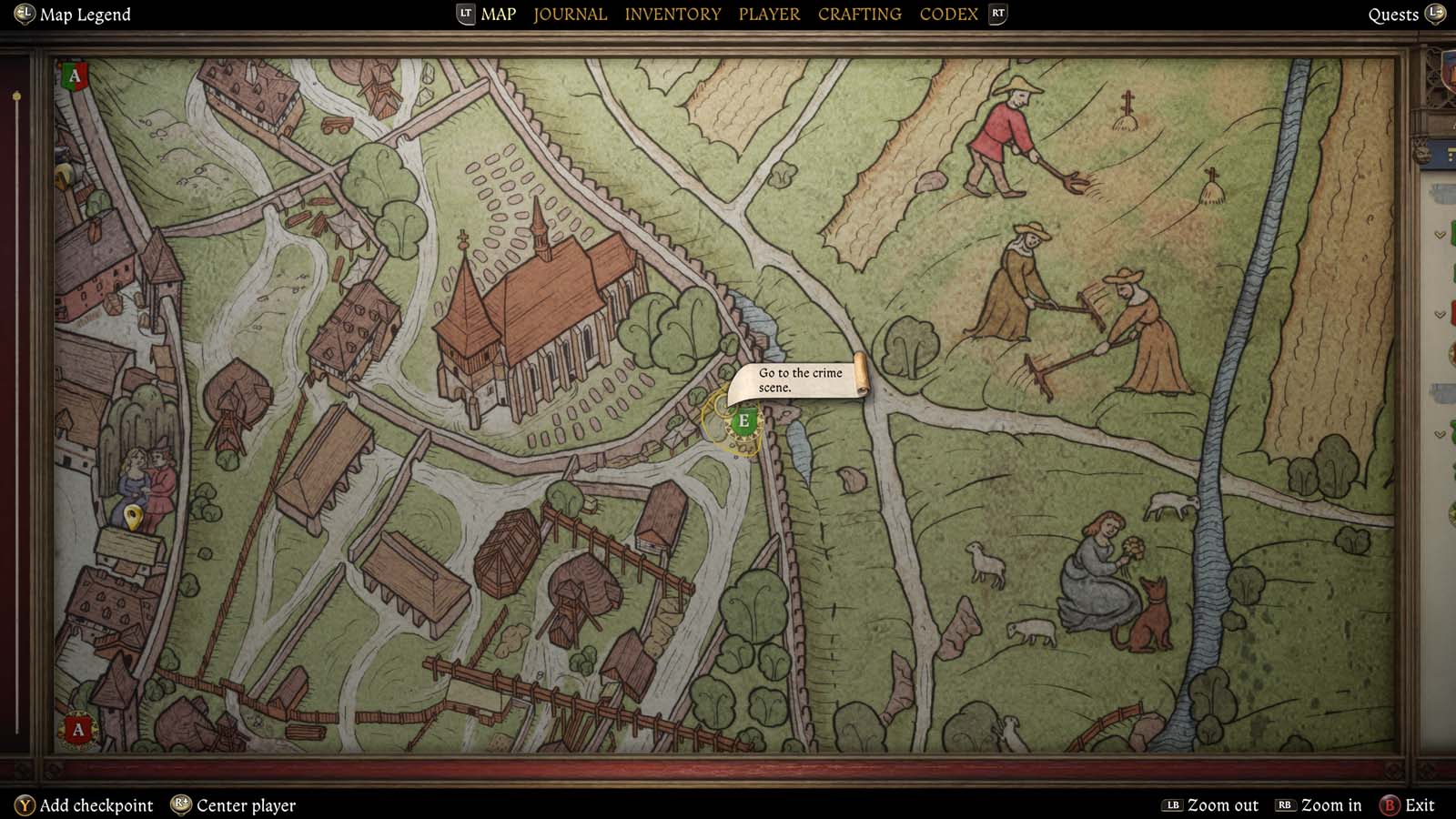Select the green E crime scene marker

(743, 420)
